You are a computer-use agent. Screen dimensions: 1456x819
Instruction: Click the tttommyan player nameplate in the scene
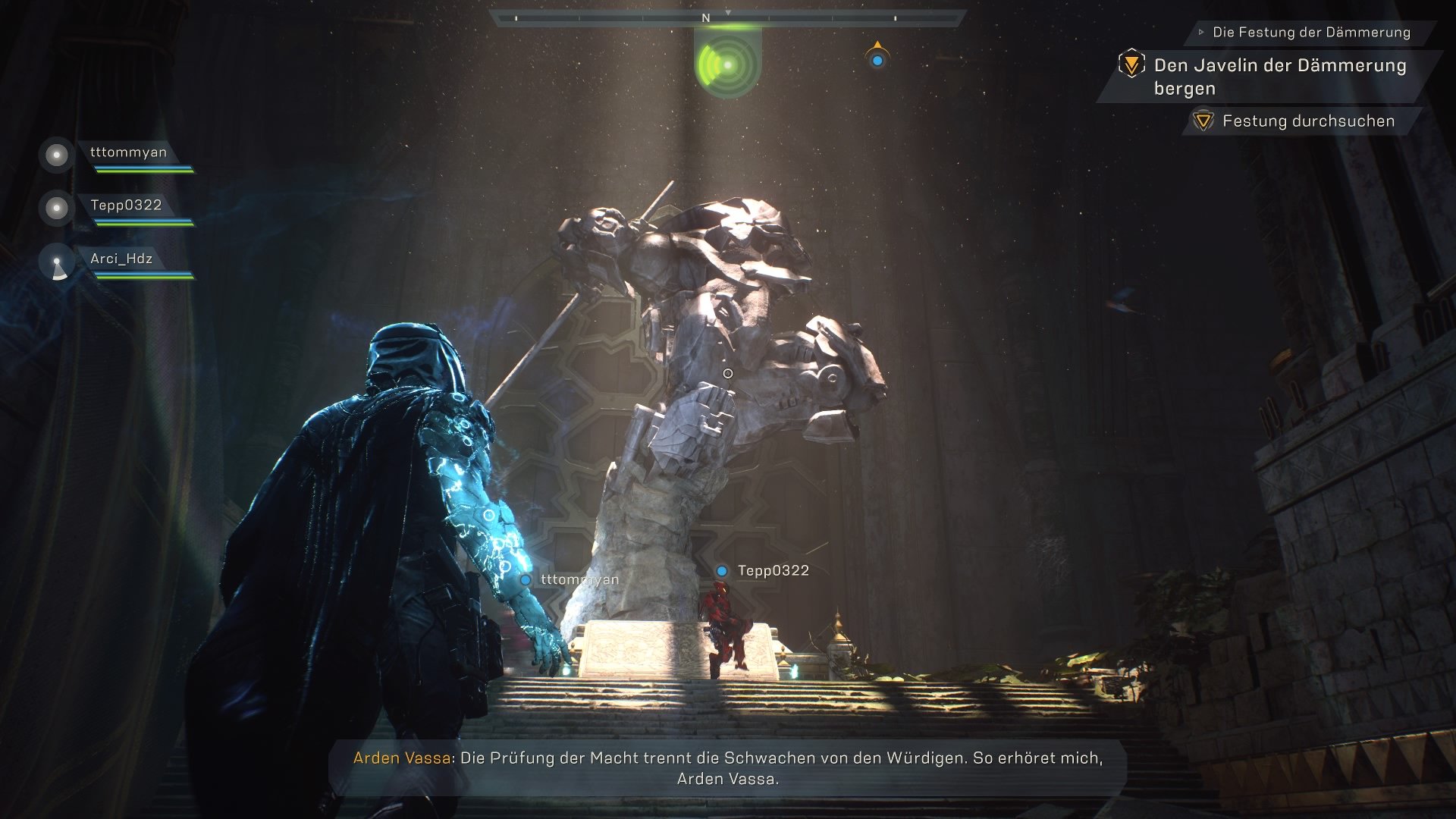point(579,580)
